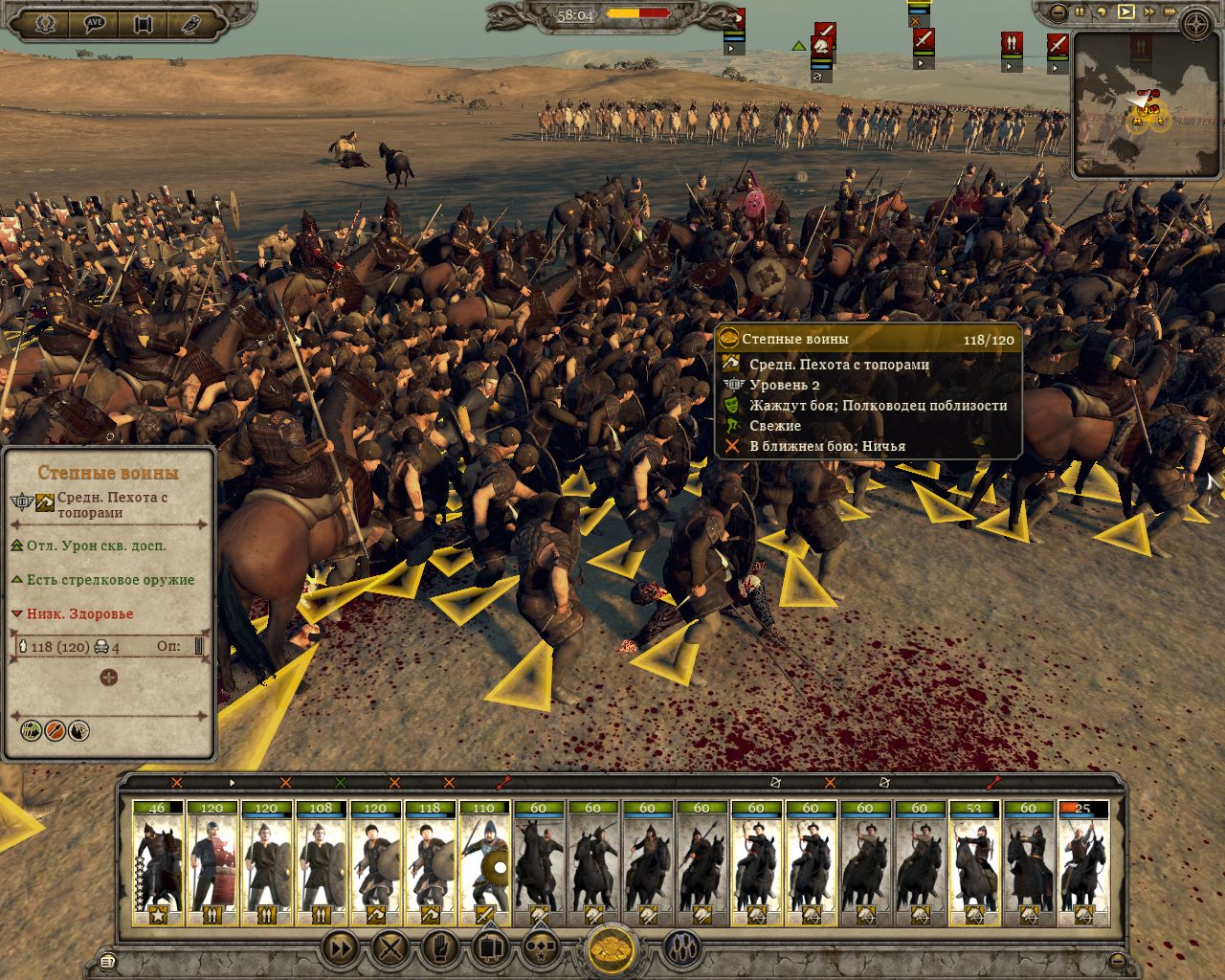
Task: Select the general's unit card with 46 men
Action: (158, 863)
